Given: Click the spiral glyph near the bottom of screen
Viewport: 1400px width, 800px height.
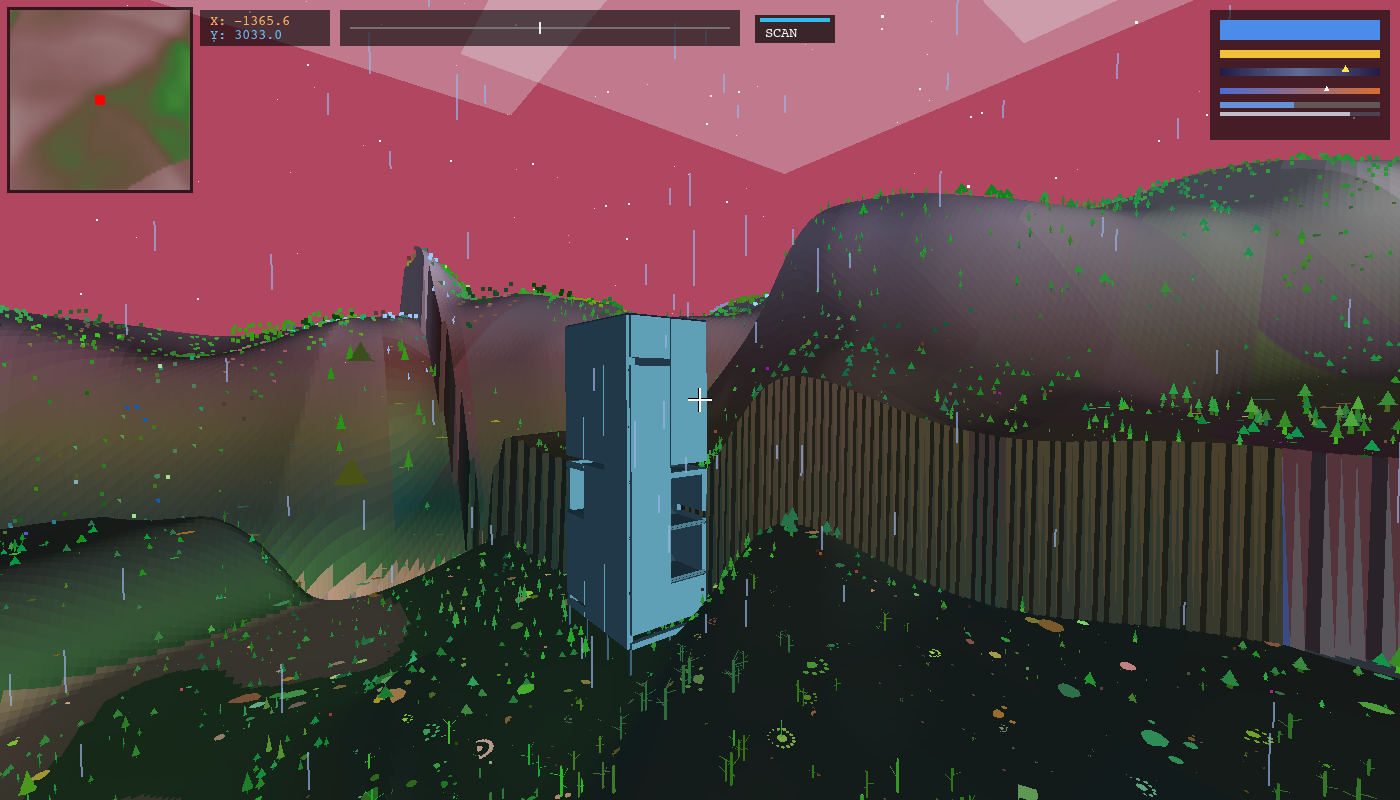Looking at the screenshot, I should (484, 748).
